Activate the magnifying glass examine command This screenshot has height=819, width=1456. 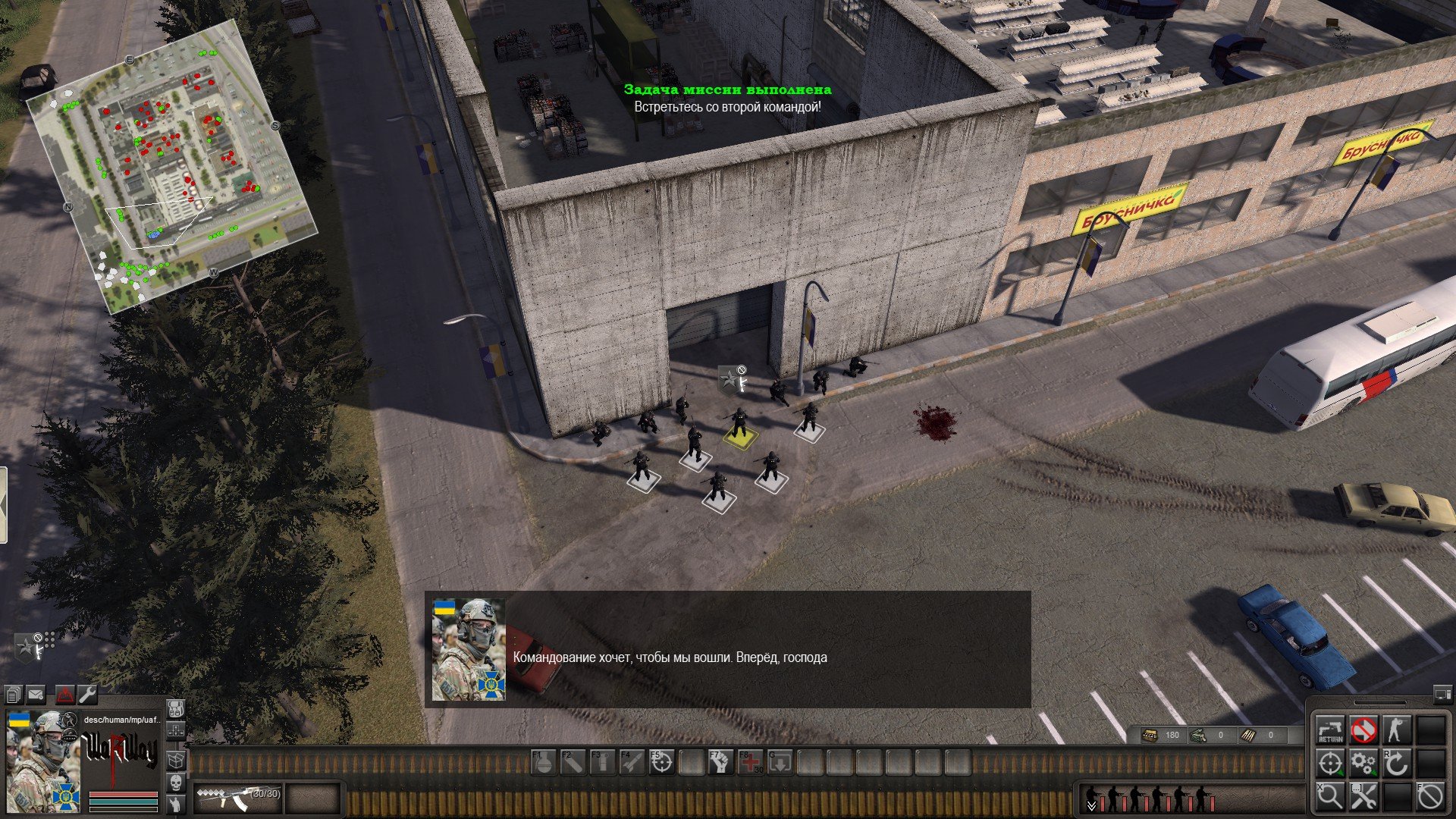pyautogui.click(x=1330, y=797)
